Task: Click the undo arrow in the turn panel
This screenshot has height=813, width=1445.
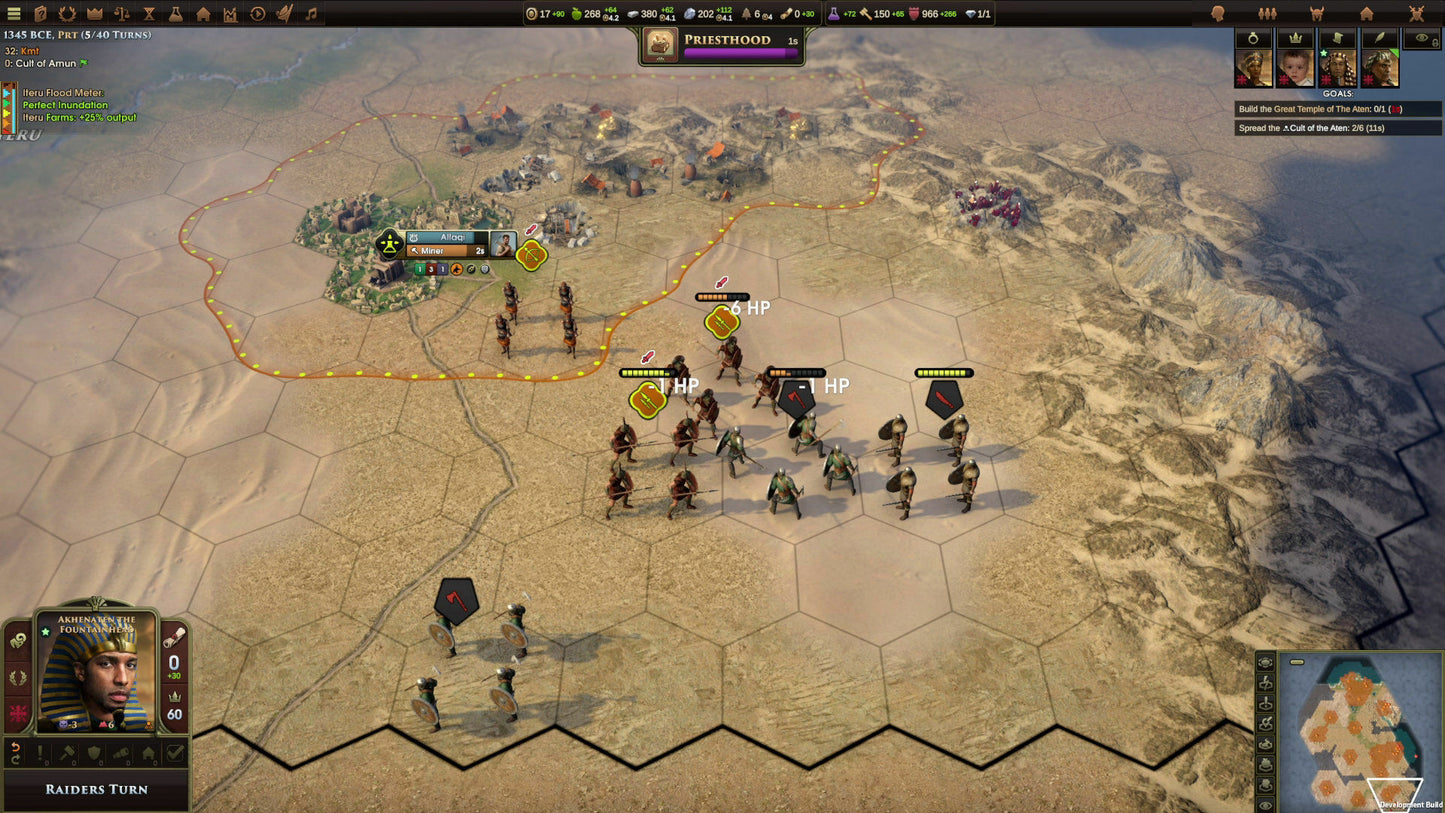Action: click(16, 748)
